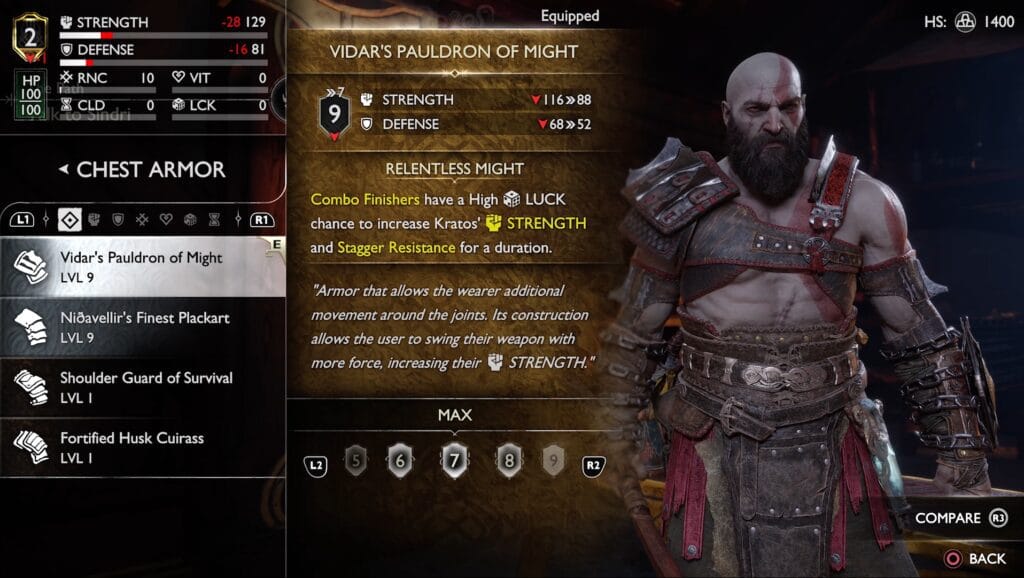The width and height of the screenshot is (1024, 578).
Task: Filter armor by the Runic cross icon
Action: coord(142,219)
